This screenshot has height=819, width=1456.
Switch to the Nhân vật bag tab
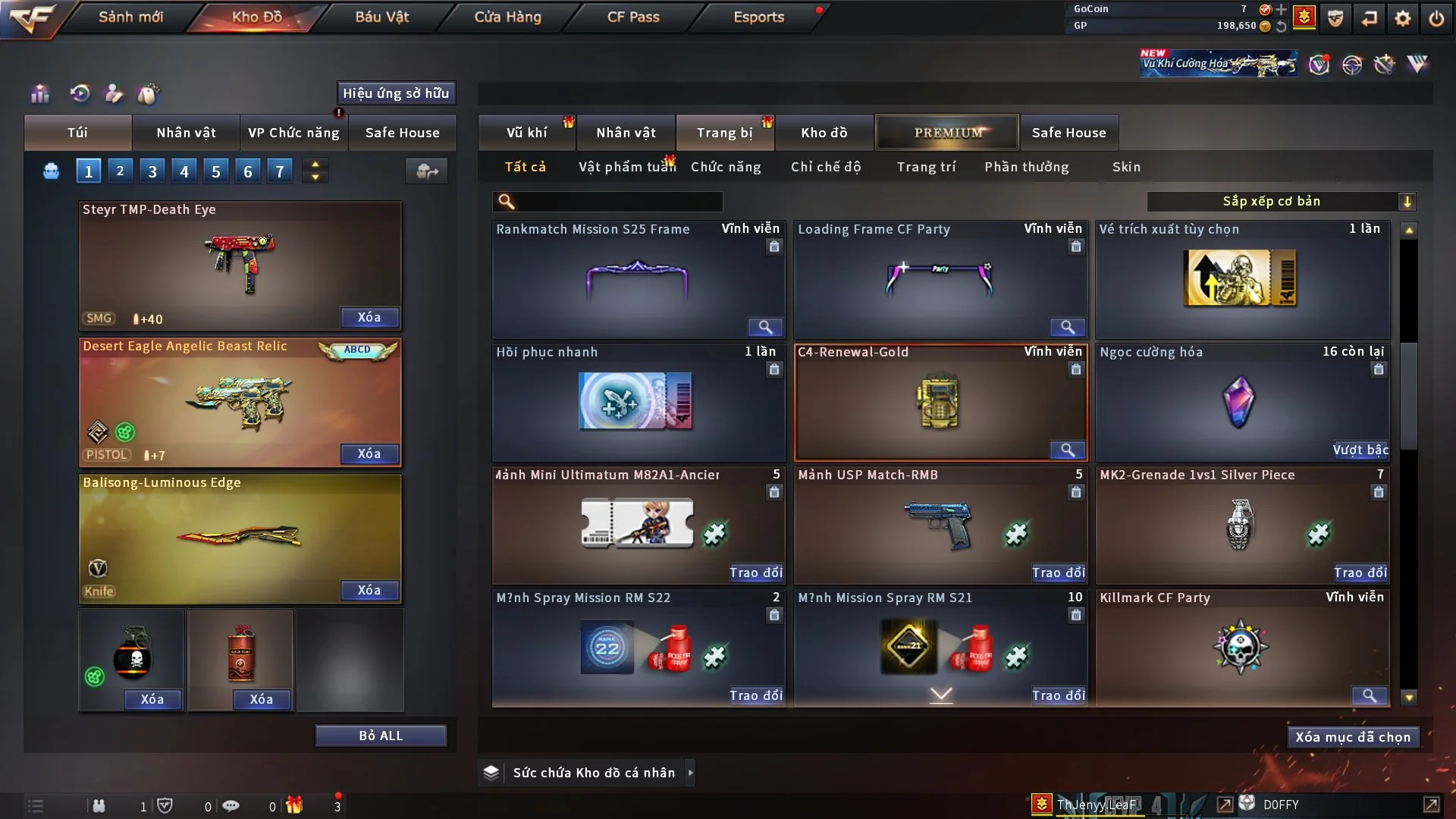pyautogui.click(x=186, y=133)
